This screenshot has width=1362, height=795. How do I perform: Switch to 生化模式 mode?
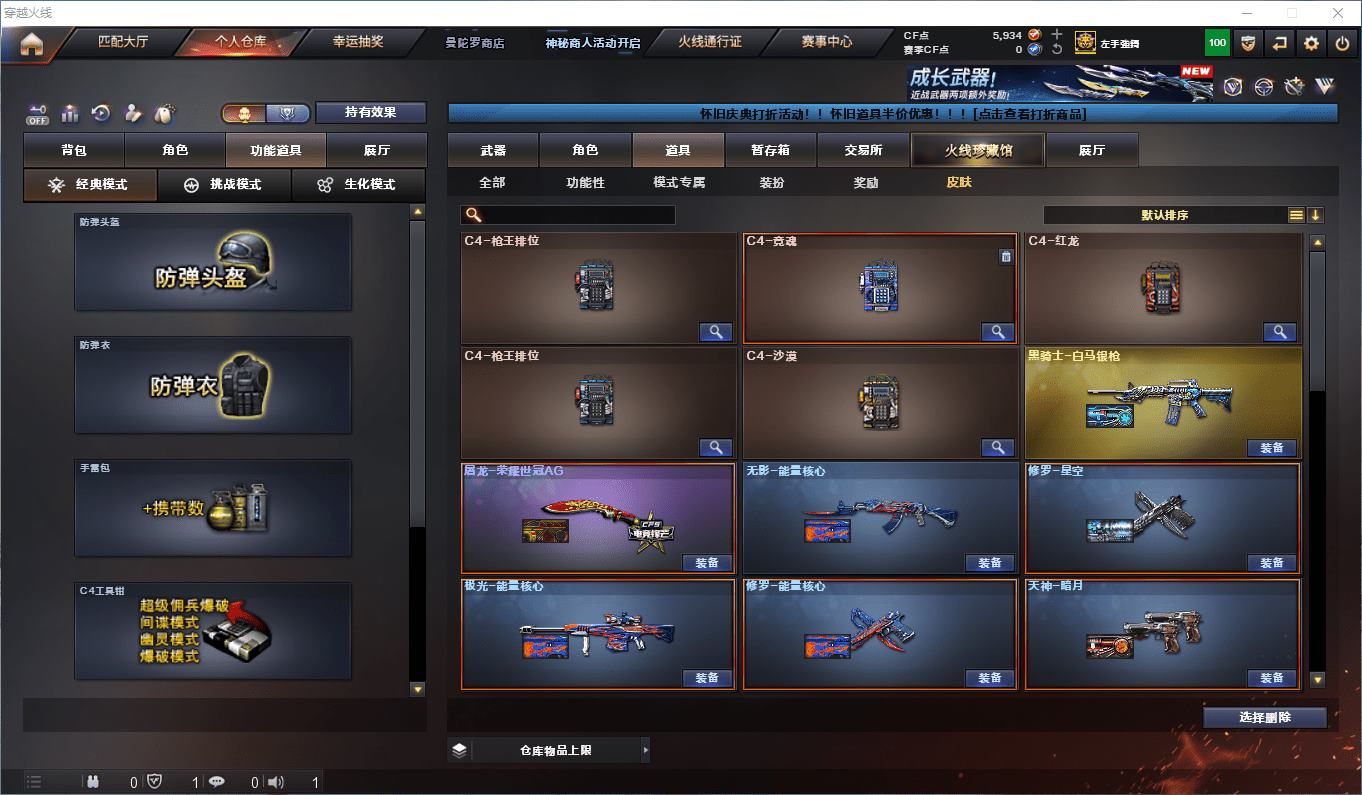[x=357, y=185]
